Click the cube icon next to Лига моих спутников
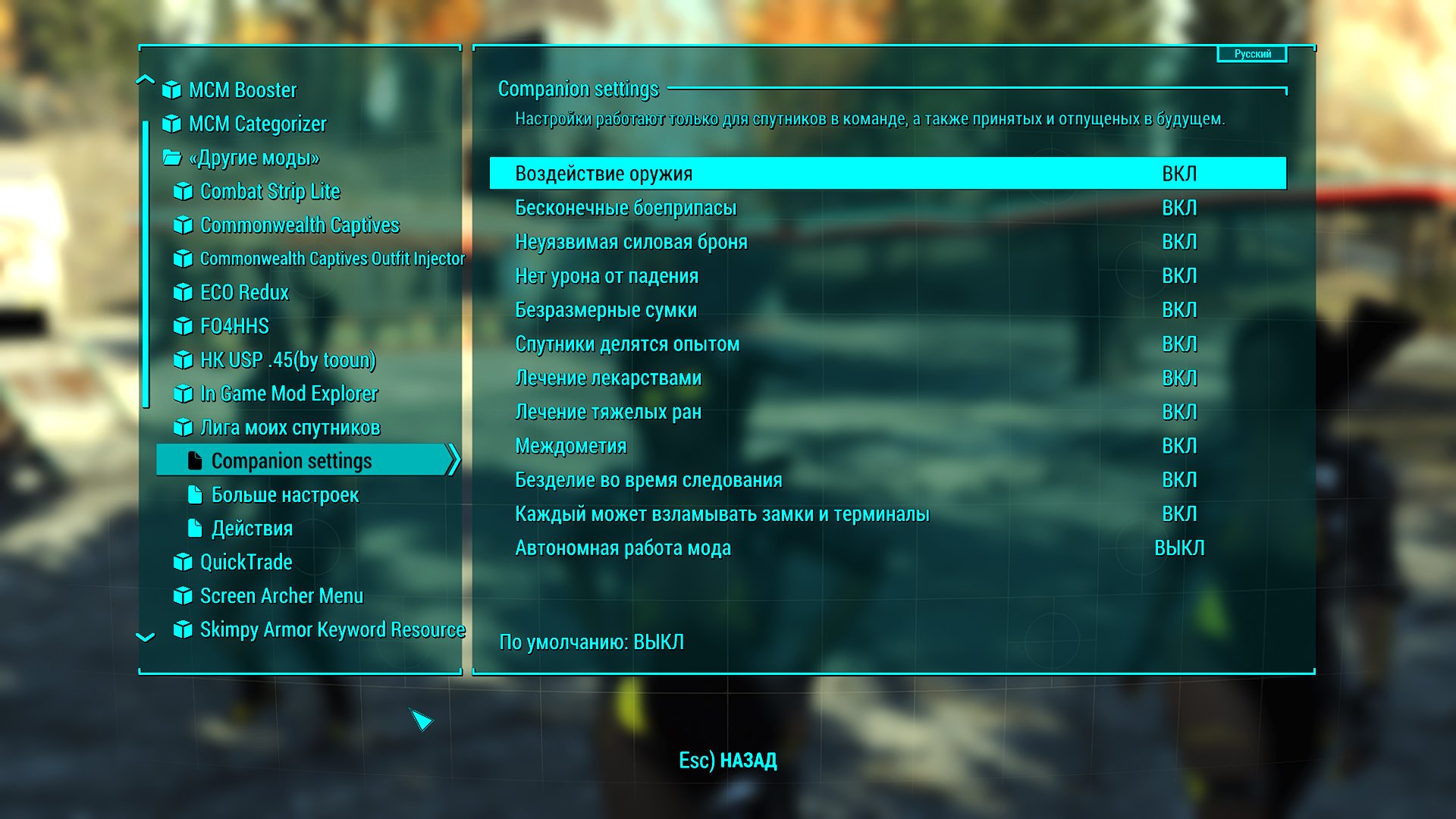 click(x=182, y=427)
